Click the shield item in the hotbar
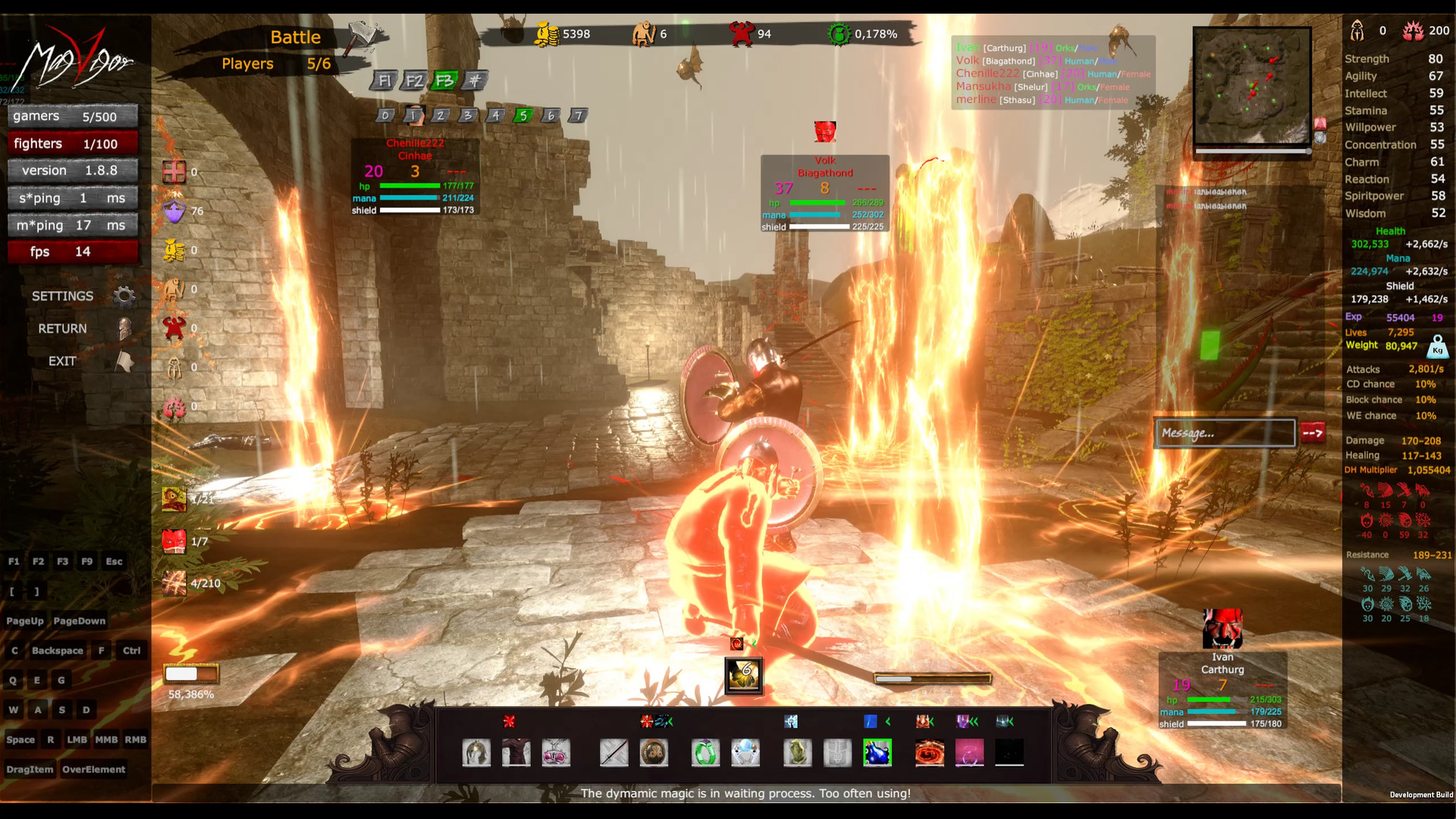This screenshot has width=1456, height=819. point(654,752)
